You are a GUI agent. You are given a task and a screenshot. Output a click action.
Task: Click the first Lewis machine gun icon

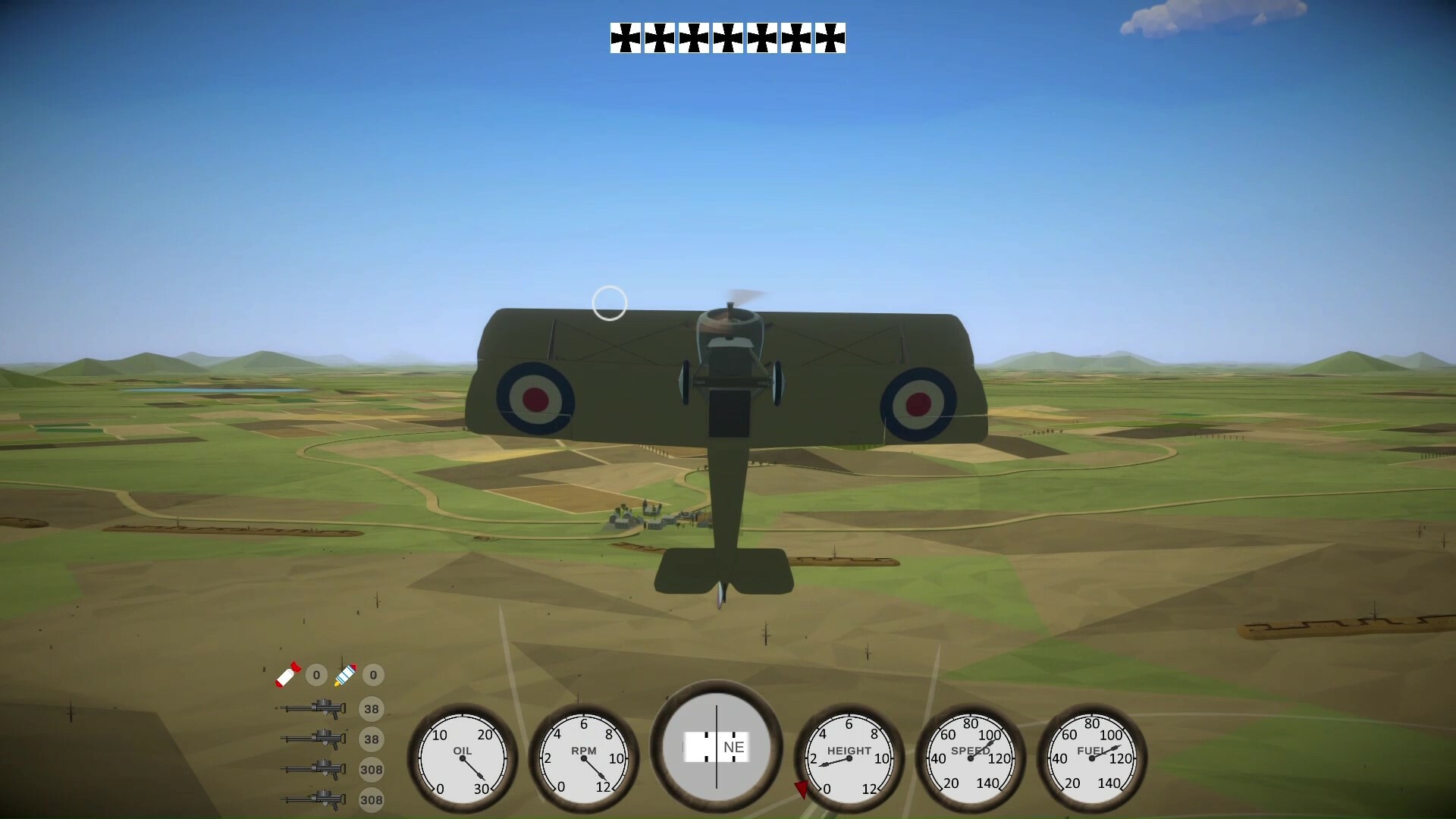point(311,709)
